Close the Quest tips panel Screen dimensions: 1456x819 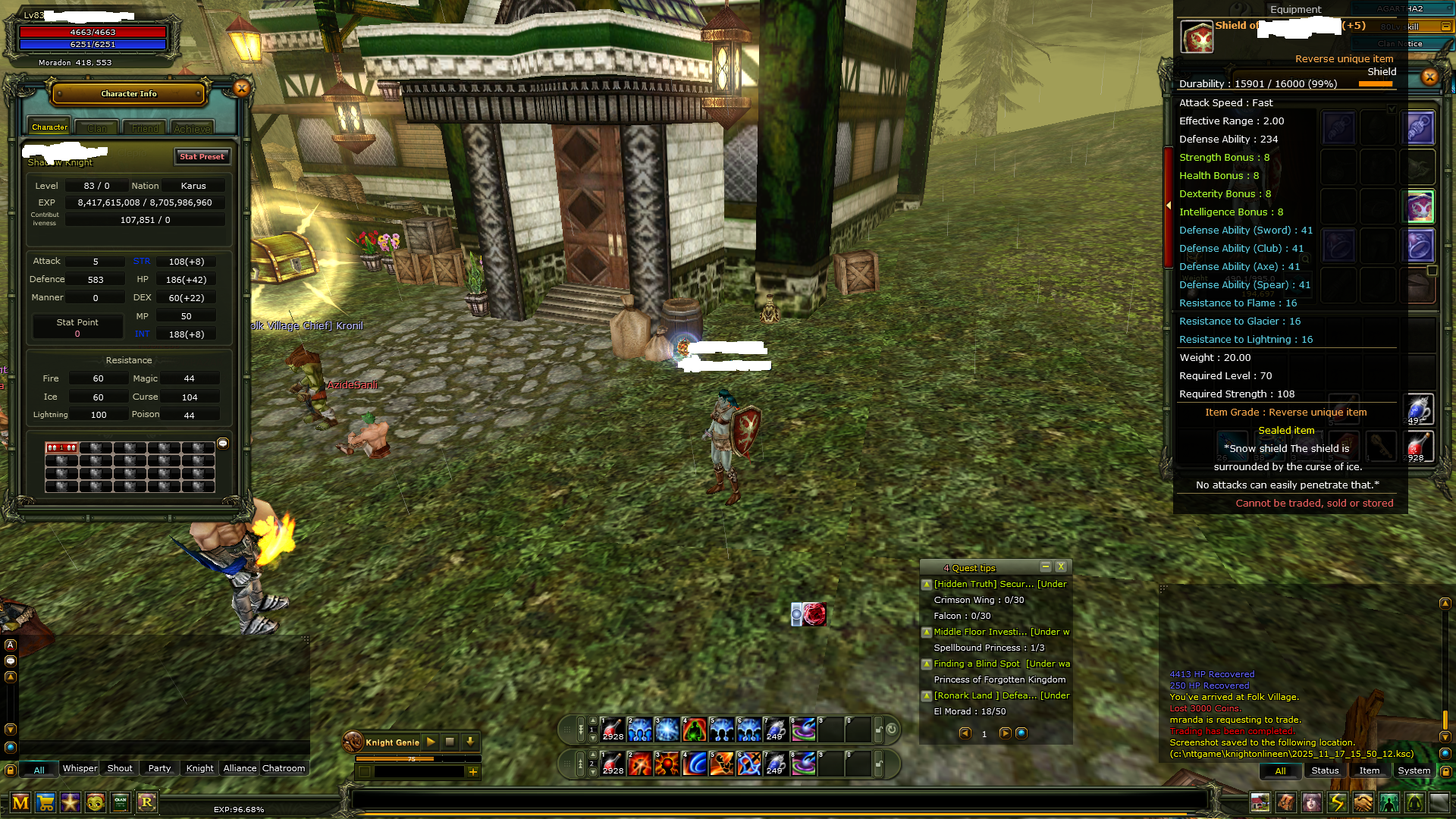click(x=1061, y=566)
